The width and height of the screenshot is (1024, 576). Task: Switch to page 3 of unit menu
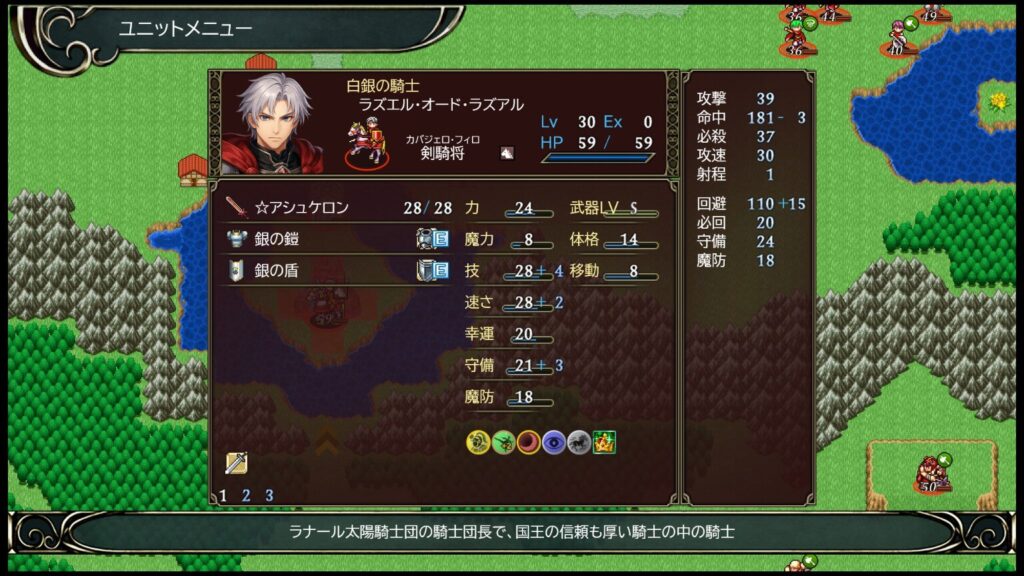tap(269, 495)
